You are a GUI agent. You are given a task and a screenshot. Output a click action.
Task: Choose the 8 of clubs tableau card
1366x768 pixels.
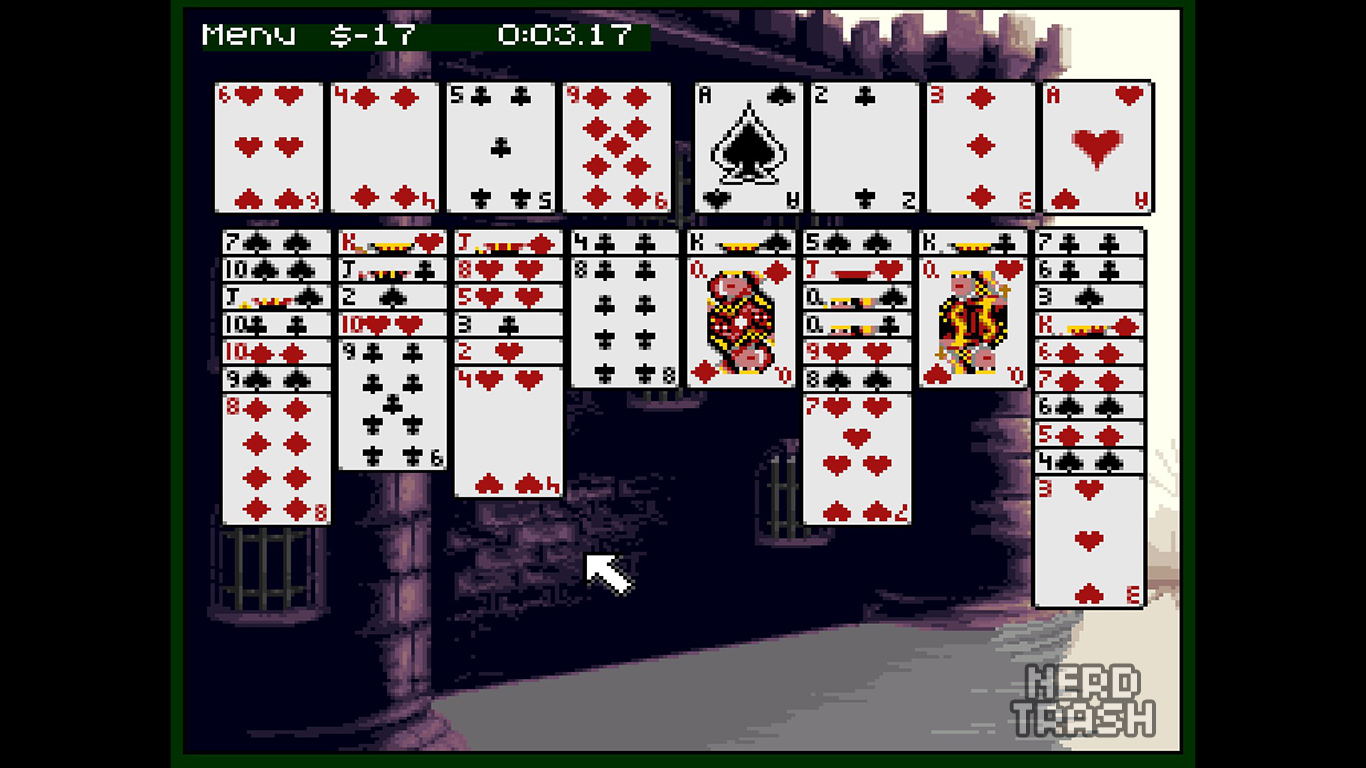624,322
